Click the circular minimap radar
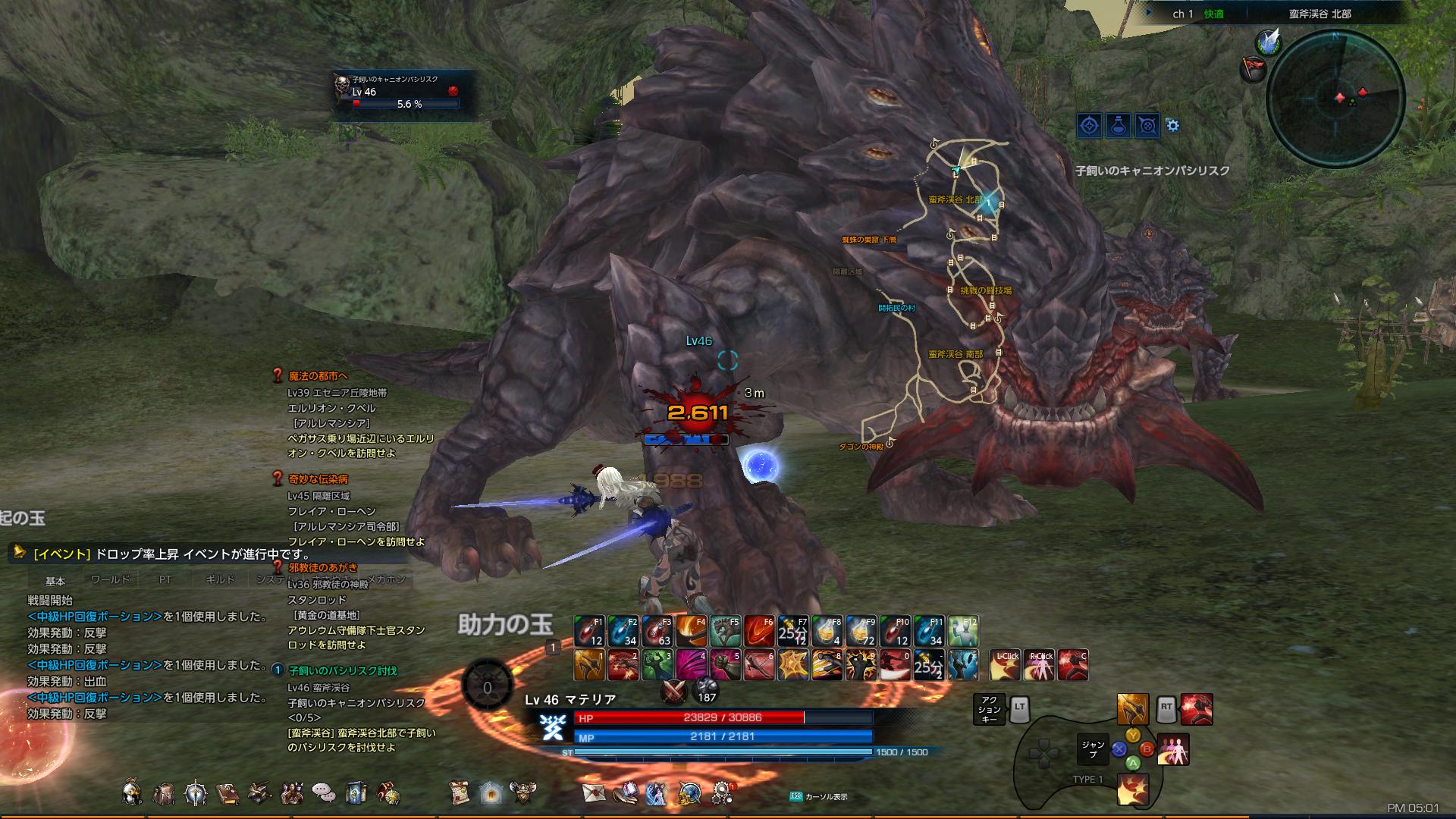 (x=1335, y=98)
